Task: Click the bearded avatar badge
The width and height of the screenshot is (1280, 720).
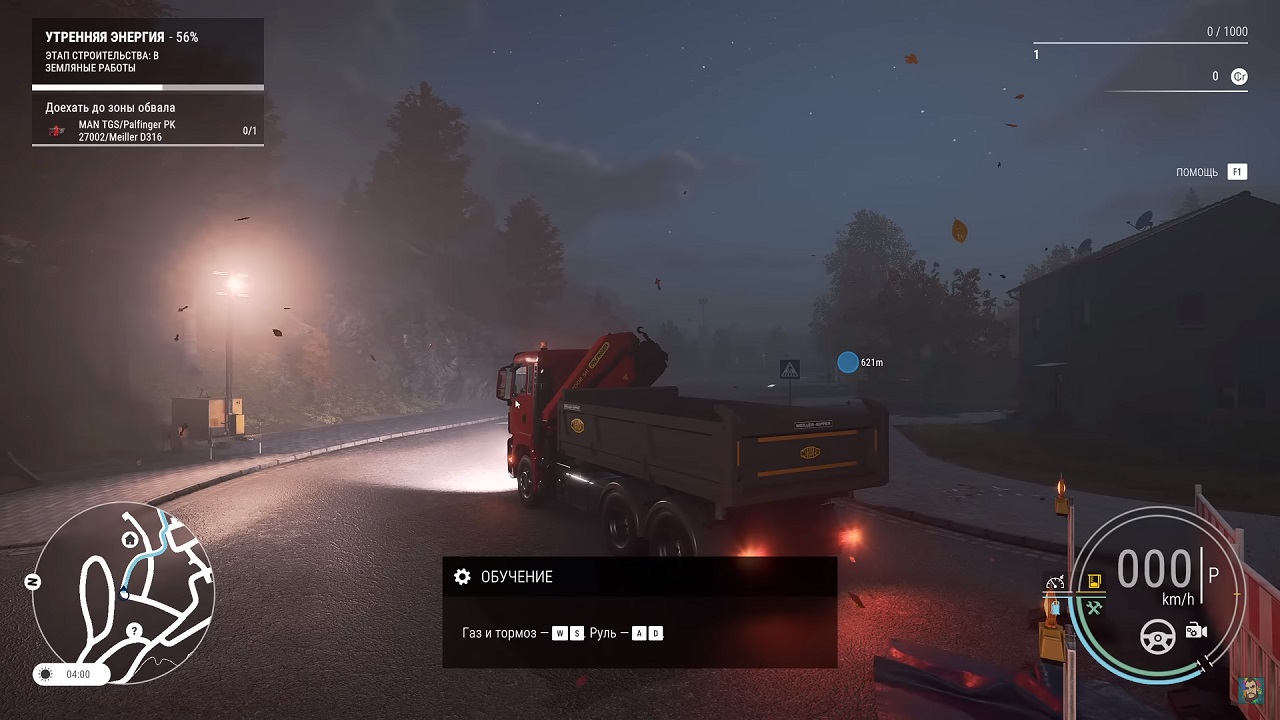Action: (1252, 691)
